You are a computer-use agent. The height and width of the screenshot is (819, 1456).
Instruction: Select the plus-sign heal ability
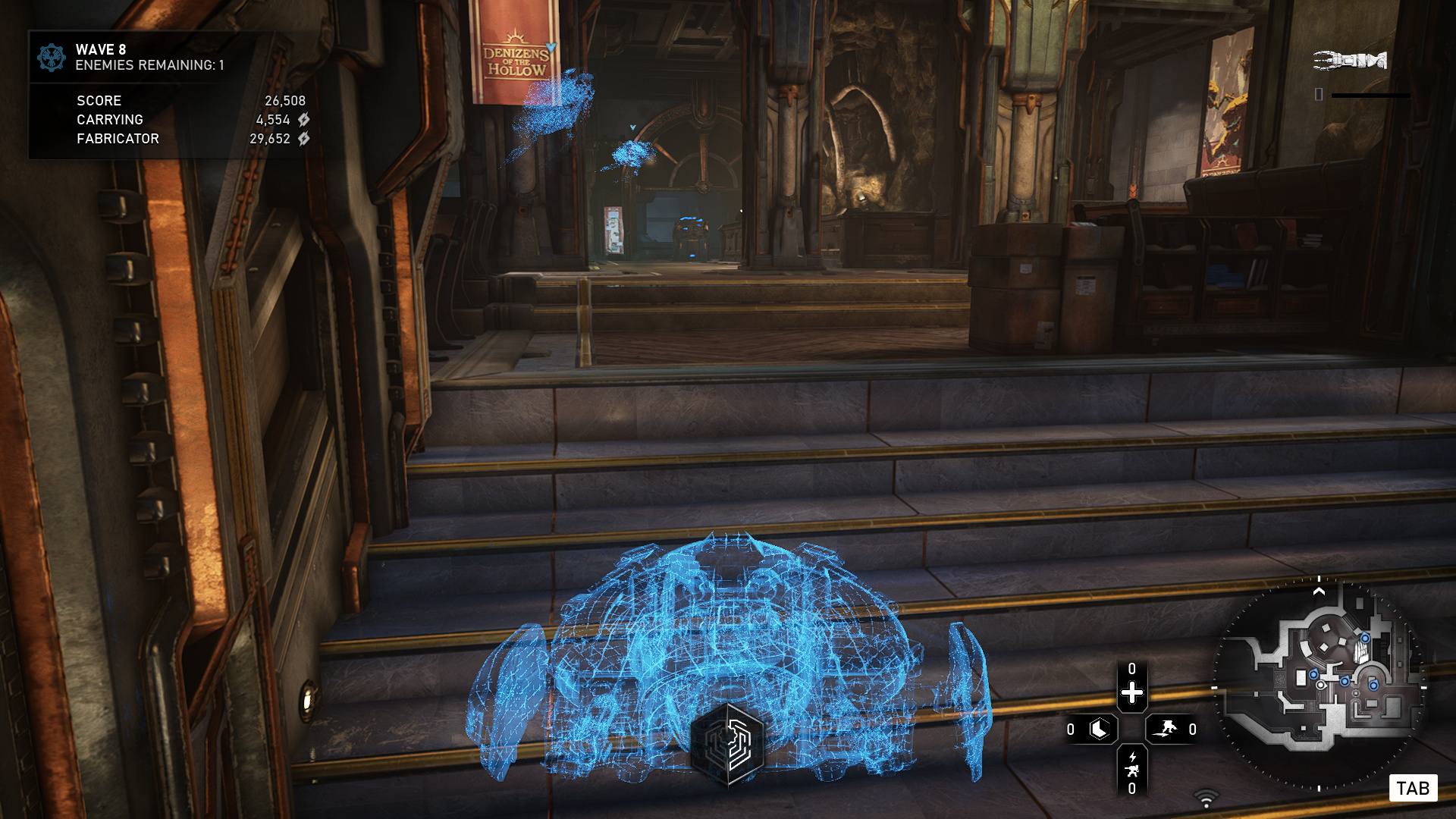[x=1131, y=692]
